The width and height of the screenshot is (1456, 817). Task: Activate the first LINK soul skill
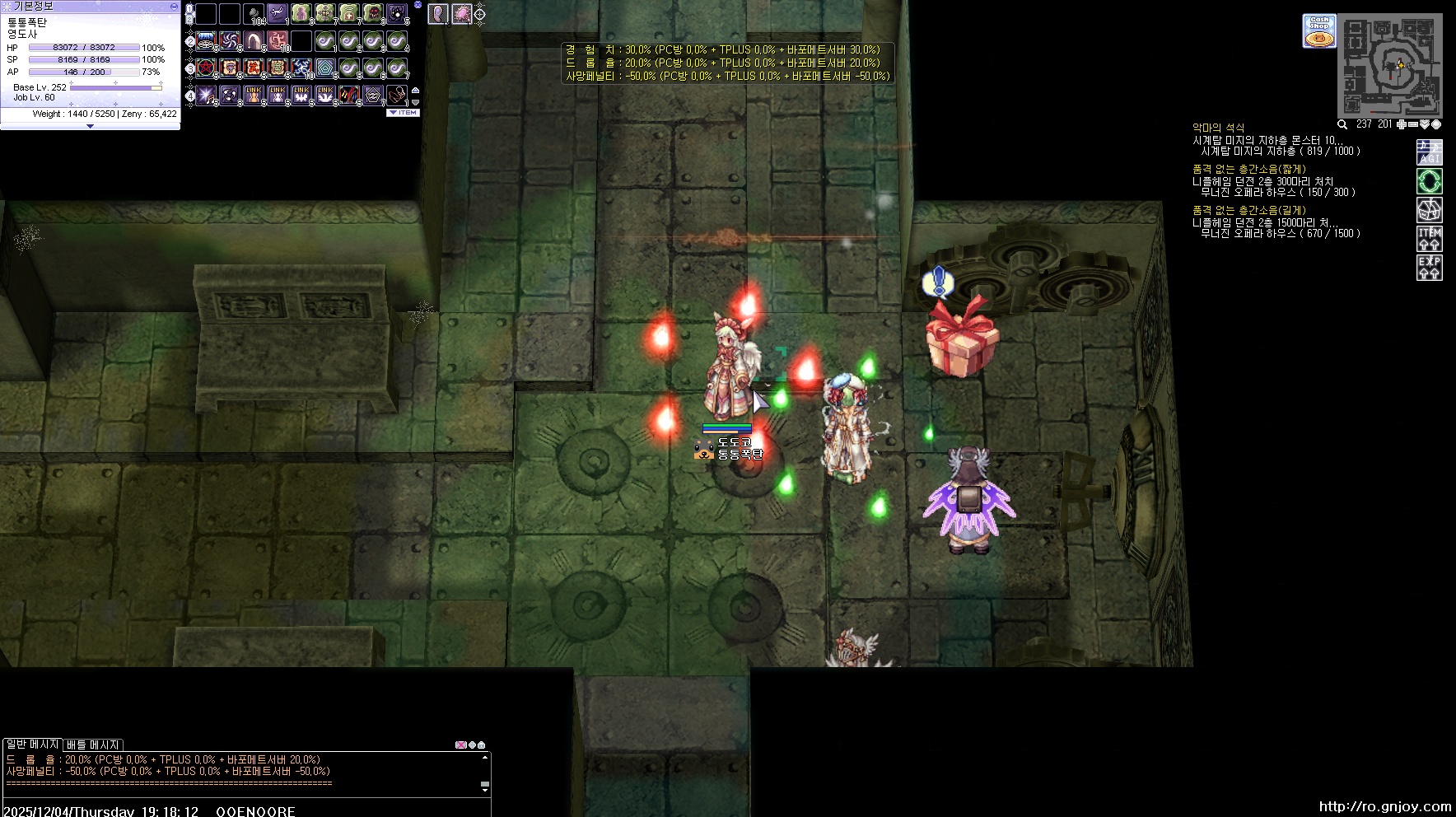click(254, 95)
